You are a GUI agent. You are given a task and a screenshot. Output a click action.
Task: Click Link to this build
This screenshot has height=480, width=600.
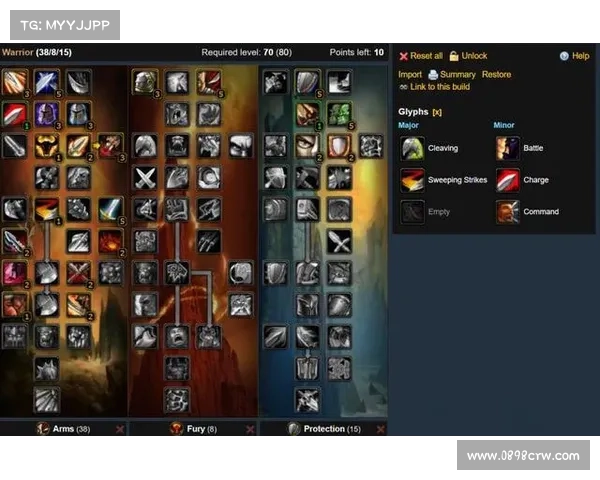[x=440, y=87]
